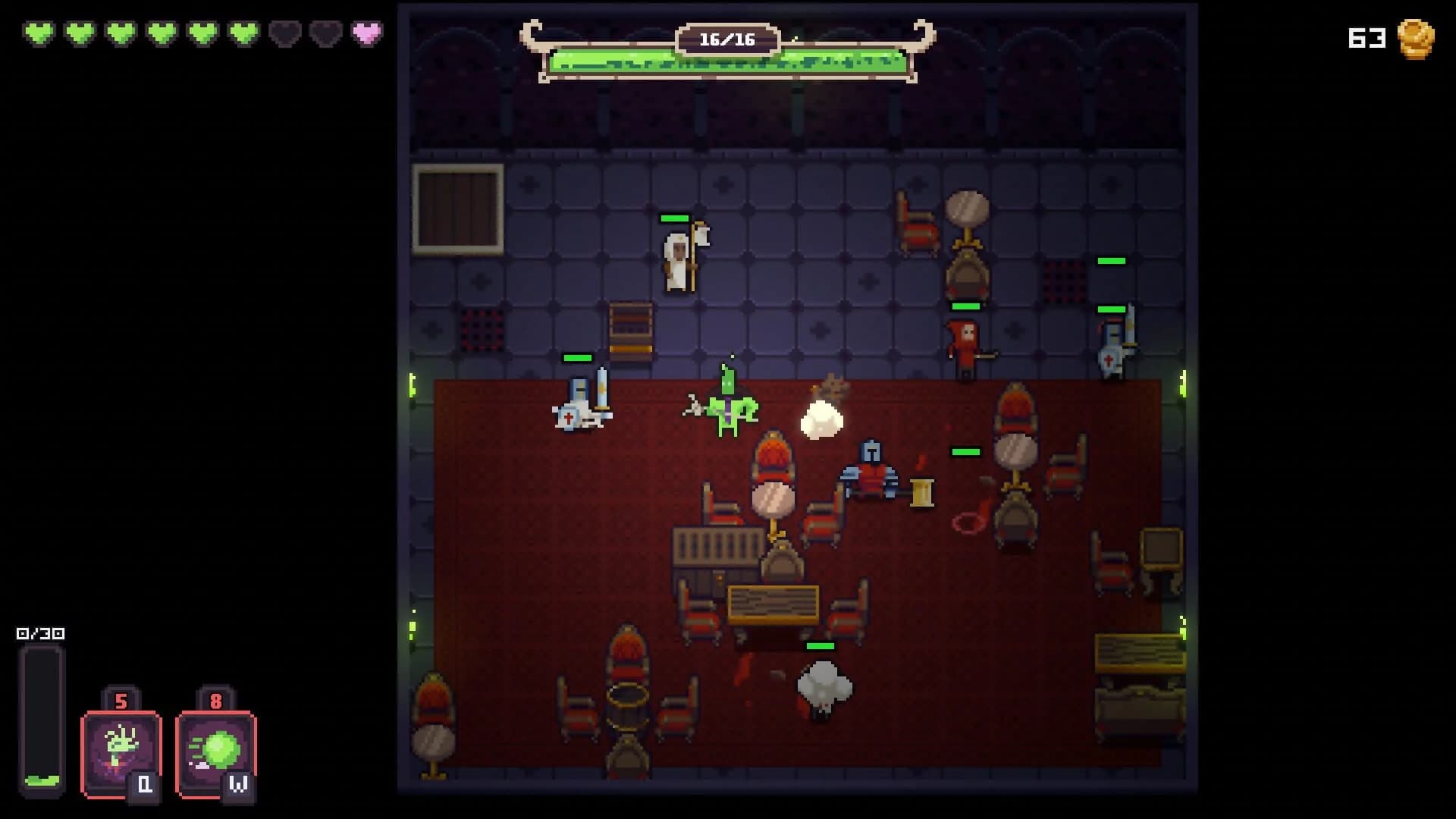
Task: Select the first green heart in the top-left row
Action: [x=40, y=33]
